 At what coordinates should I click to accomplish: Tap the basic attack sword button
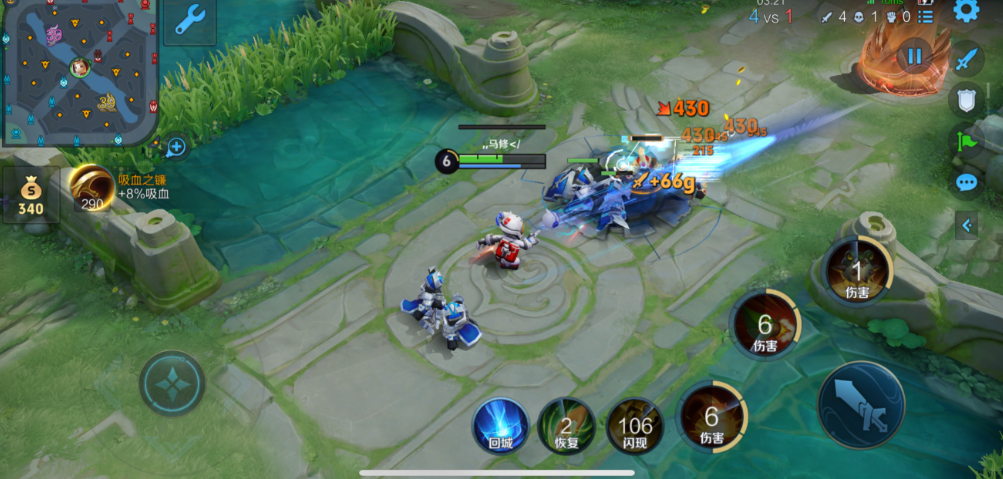tap(861, 404)
